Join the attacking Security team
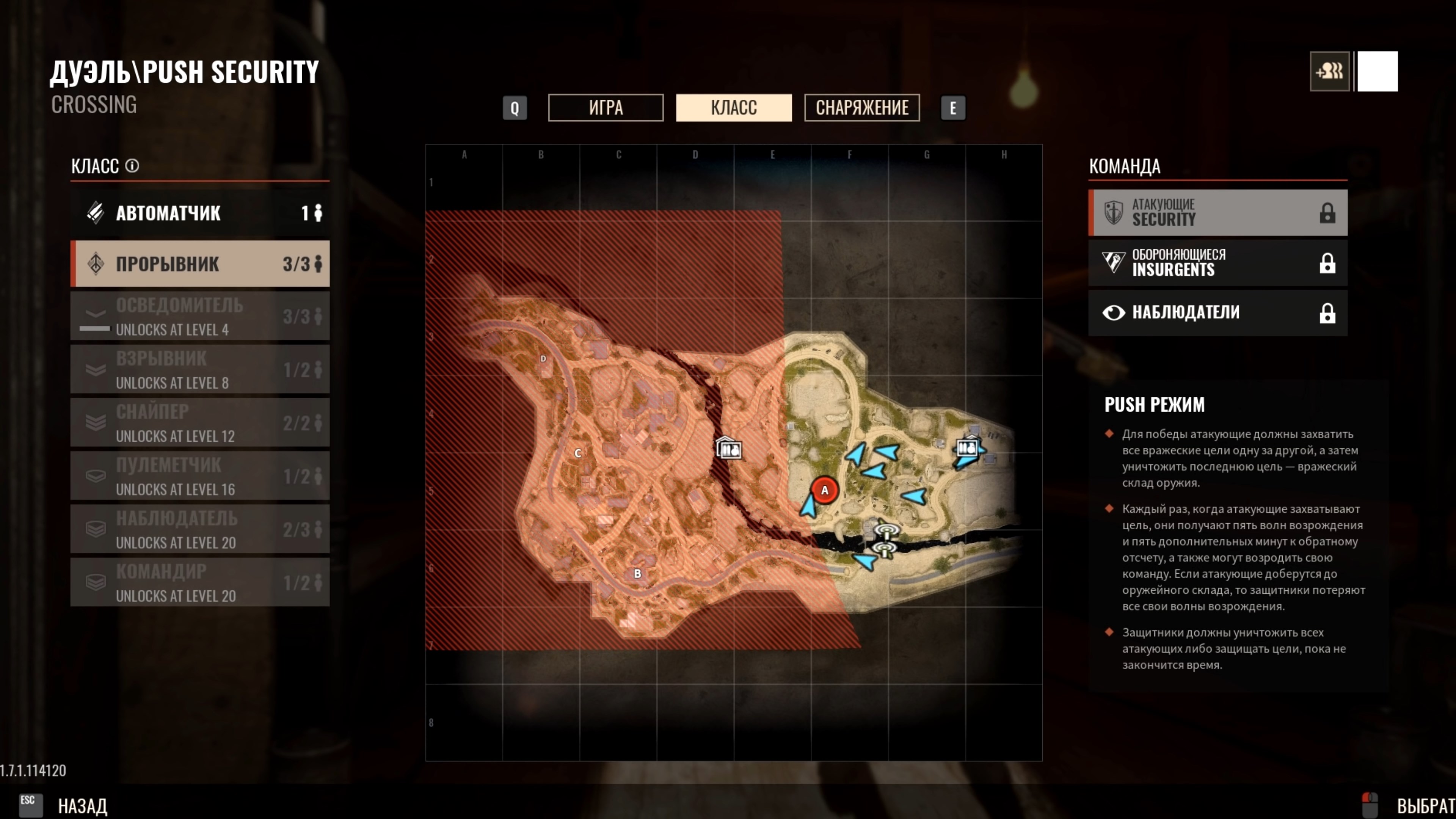The image size is (1456, 819). pyautogui.click(x=1218, y=212)
